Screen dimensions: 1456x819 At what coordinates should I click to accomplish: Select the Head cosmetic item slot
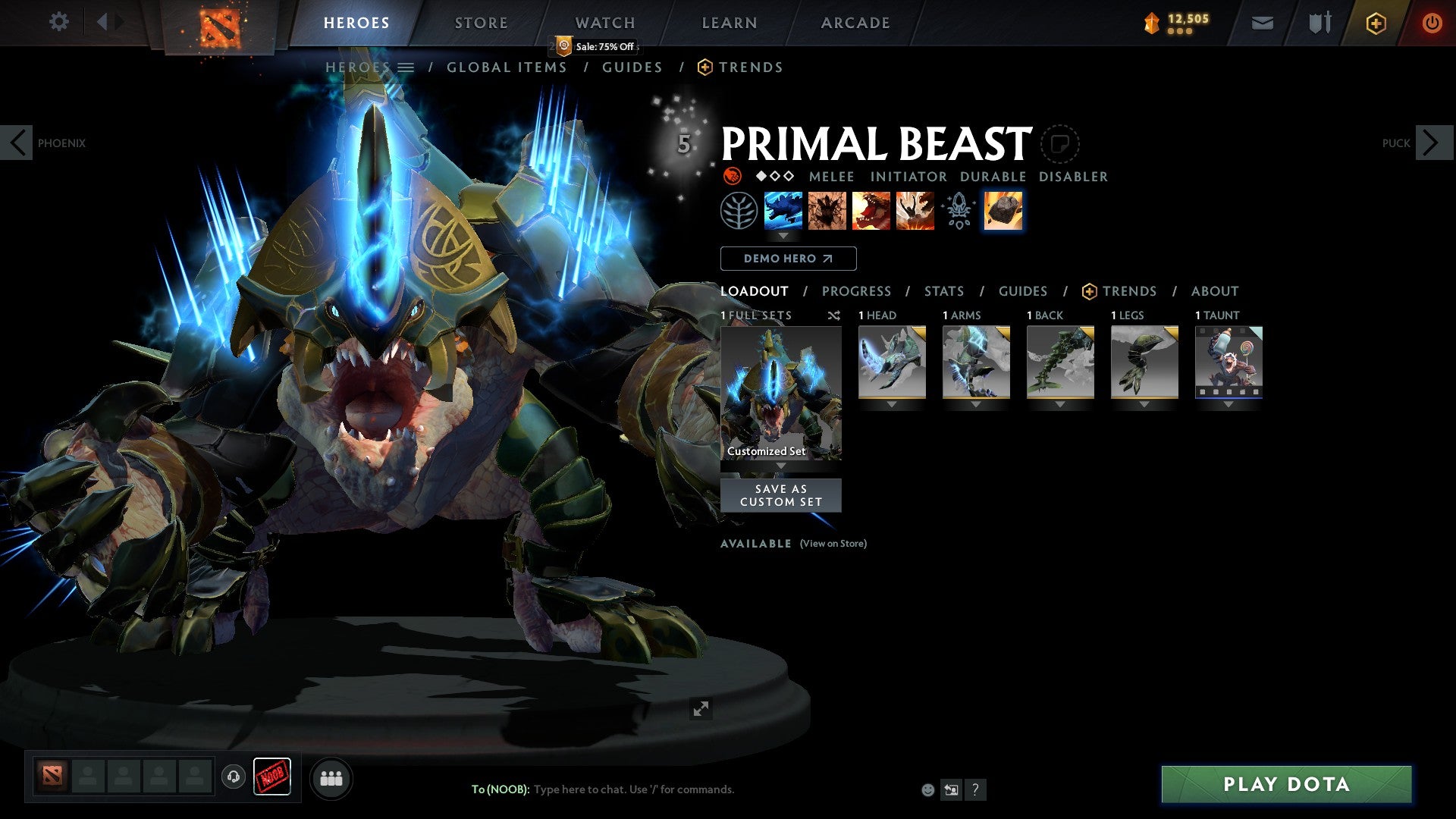(x=892, y=362)
